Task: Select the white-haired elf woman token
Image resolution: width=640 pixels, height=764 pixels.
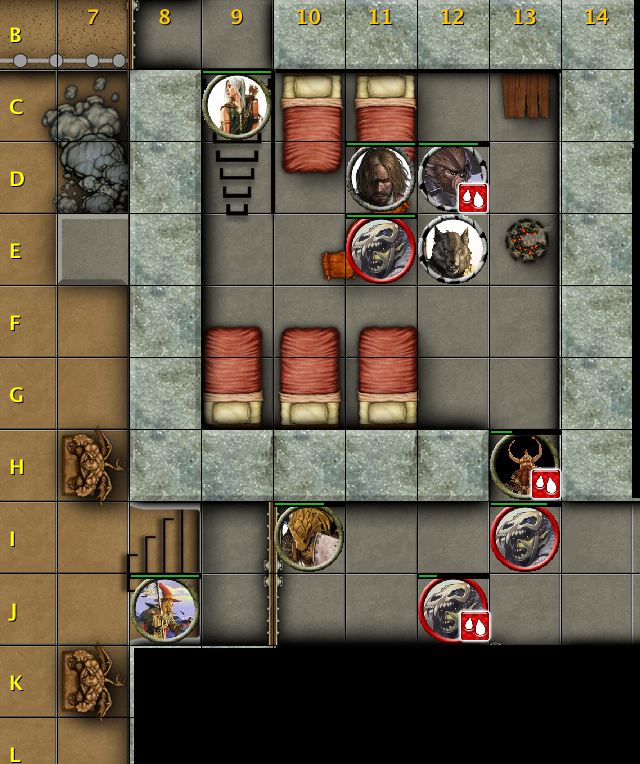Action: pyautogui.click(x=237, y=105)
